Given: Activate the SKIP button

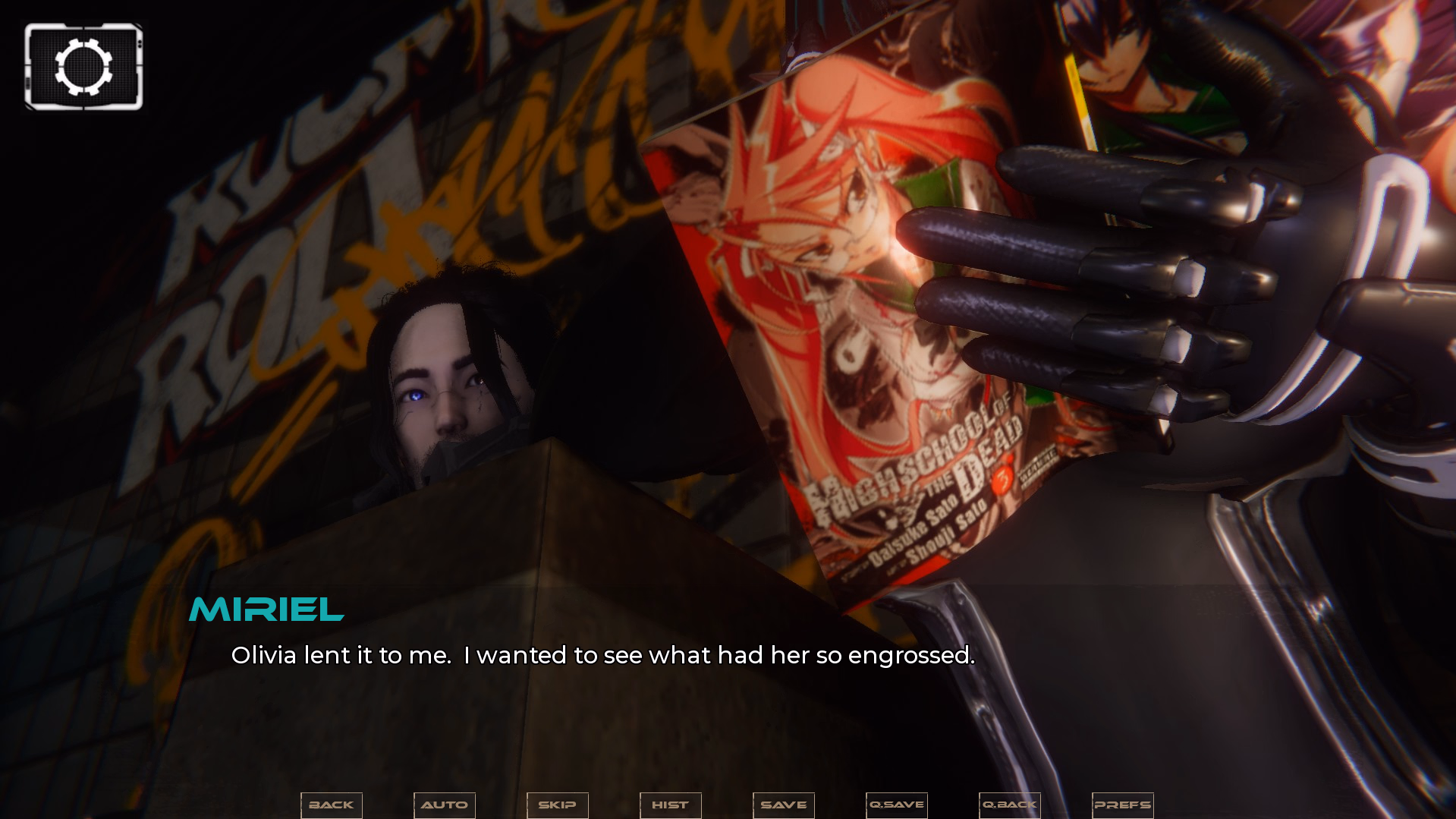Looking at the screenshot, I should 558,805.
